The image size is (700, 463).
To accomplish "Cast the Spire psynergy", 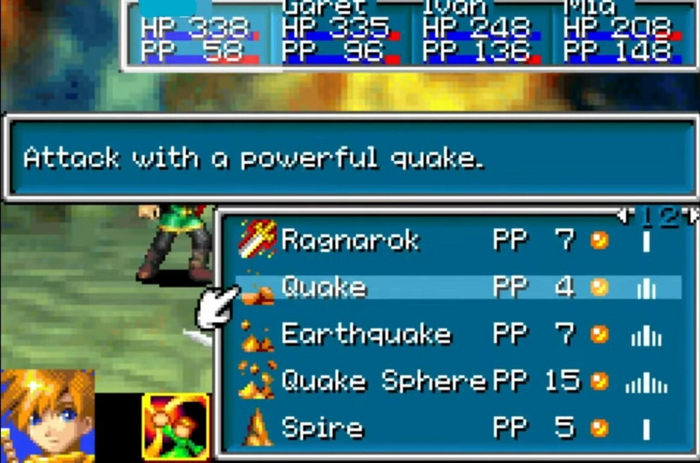I will click(x=322, y=428).
